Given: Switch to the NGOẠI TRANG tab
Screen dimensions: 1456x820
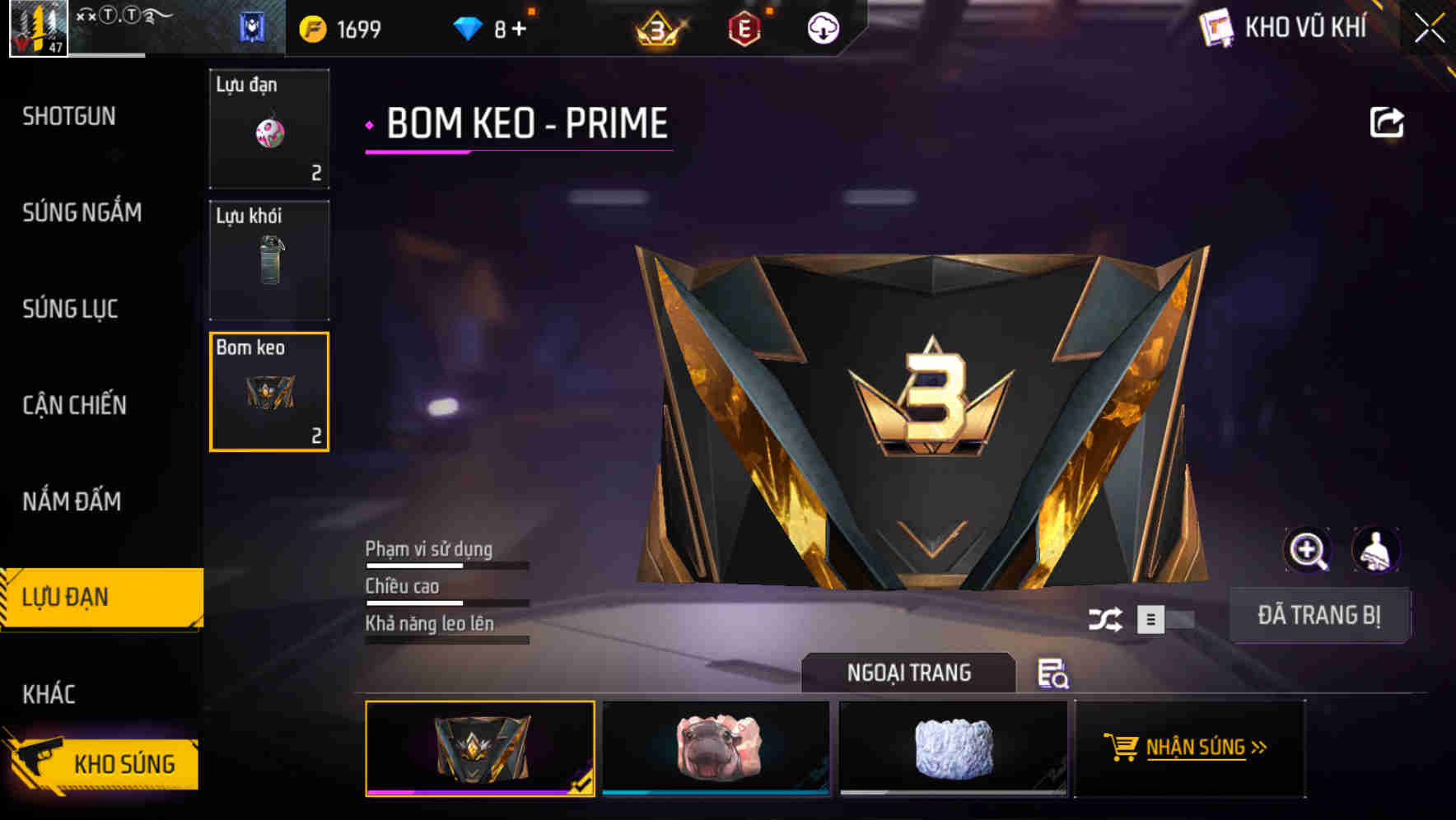Looking at the screenshot, I should click(x=910, y=673).
